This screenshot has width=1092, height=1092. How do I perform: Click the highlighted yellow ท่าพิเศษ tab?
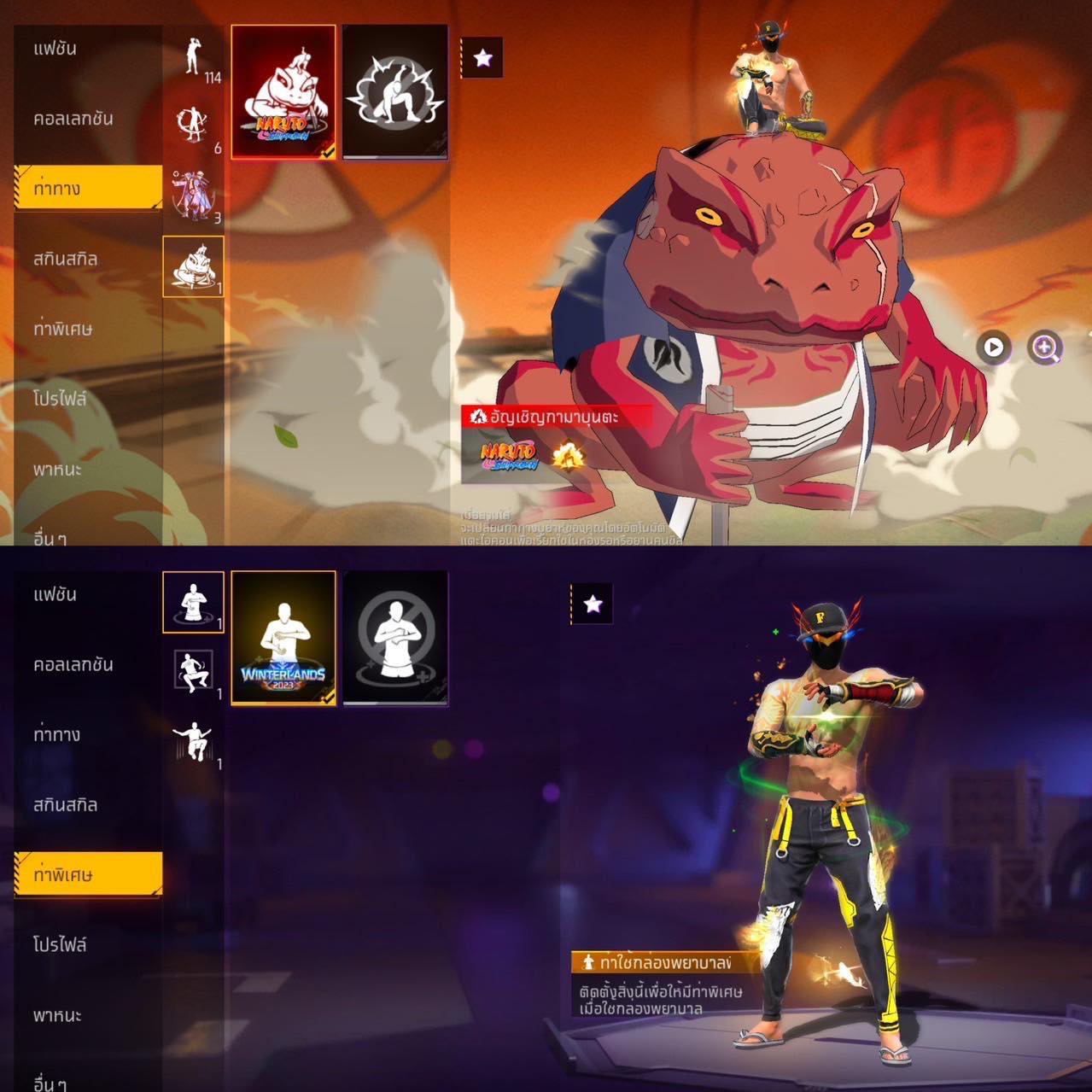[x=88, y=874]
